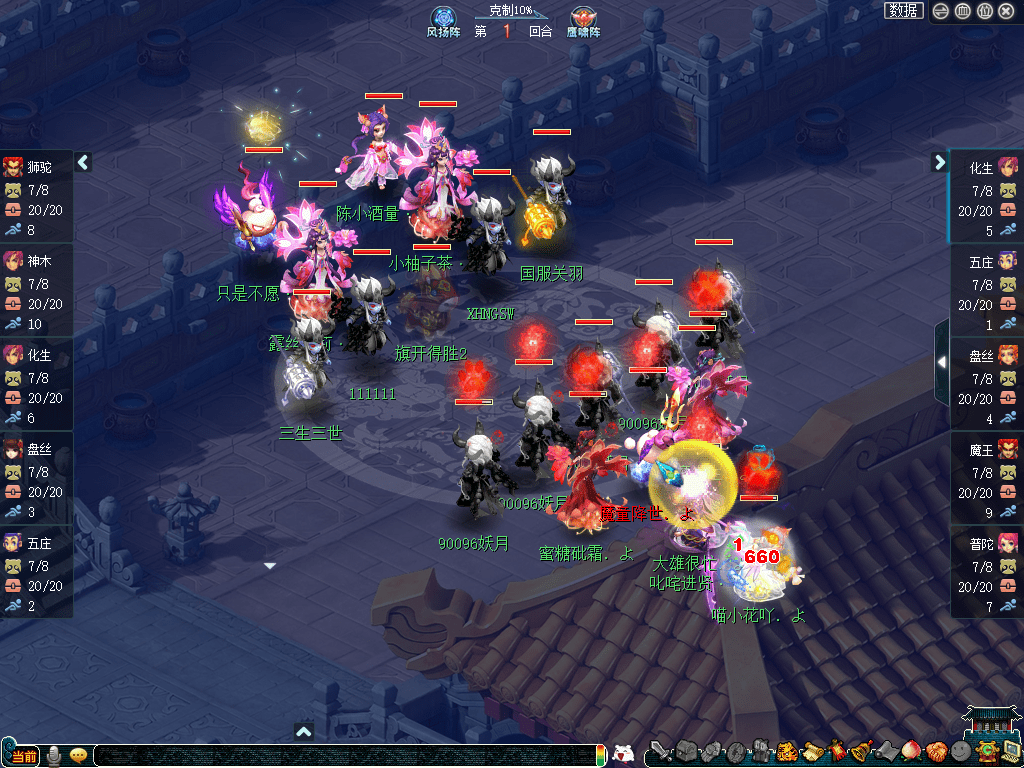
Task: Close the game window with the X button
Action: [1006, 11]
